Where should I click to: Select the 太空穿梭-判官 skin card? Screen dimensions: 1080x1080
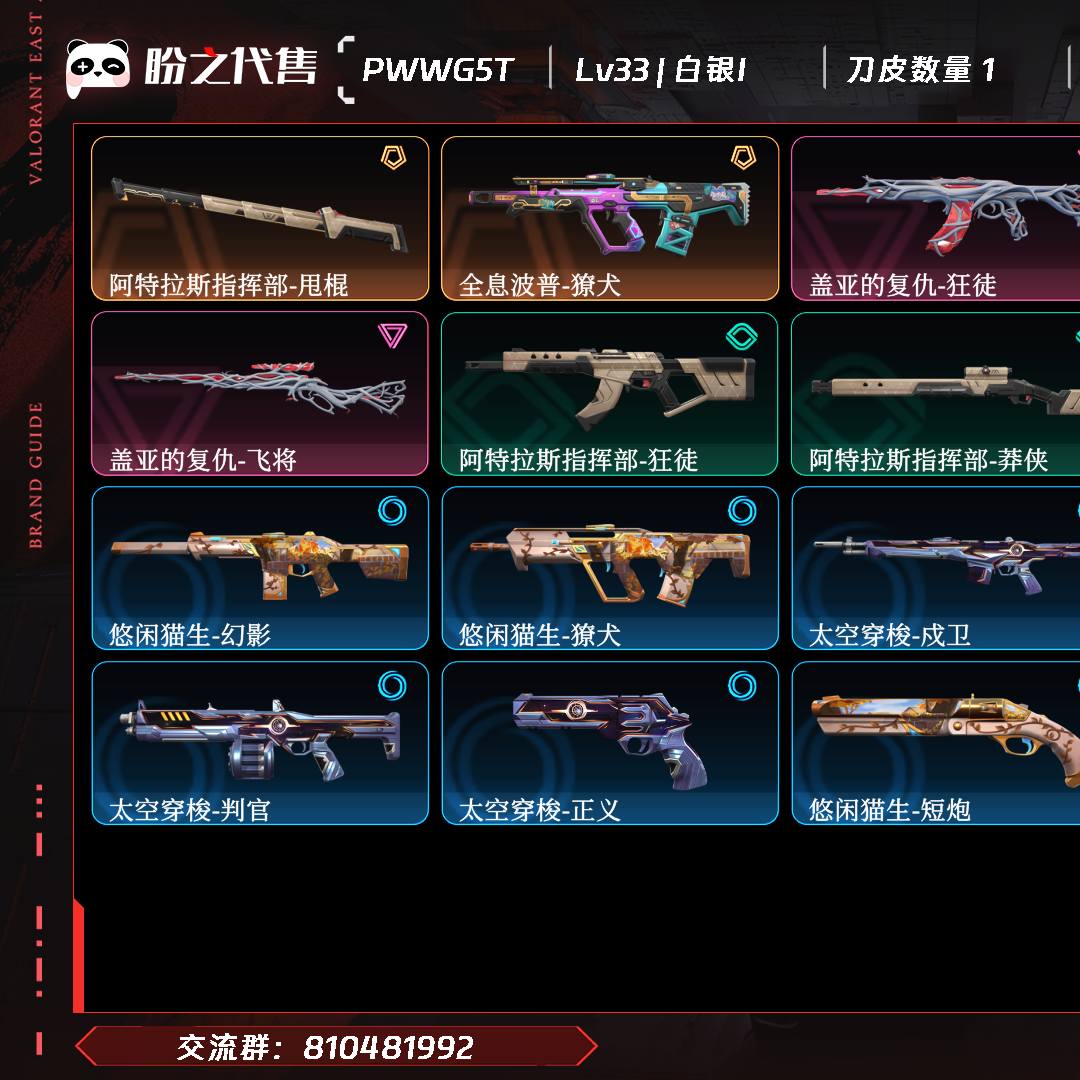[x=260, y=743]
